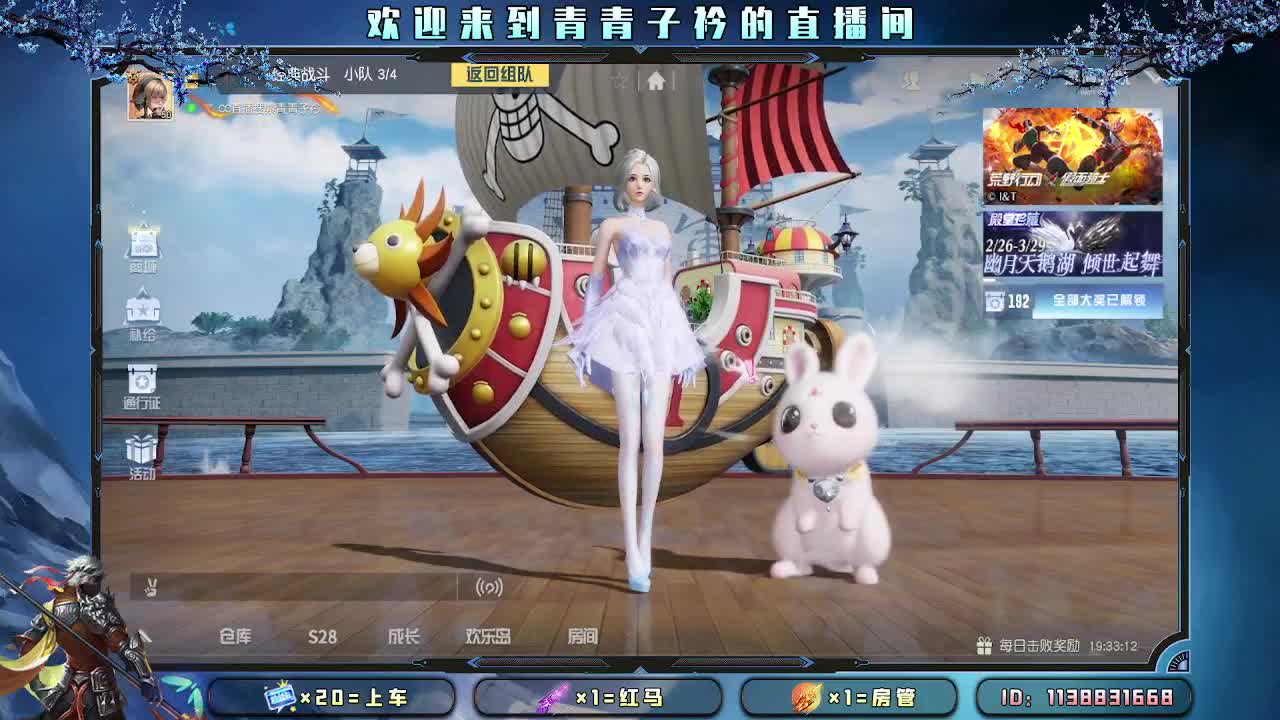Open the 房间 room menu
The width and height of the screenshot is (1280, 720).
(584, 634)
